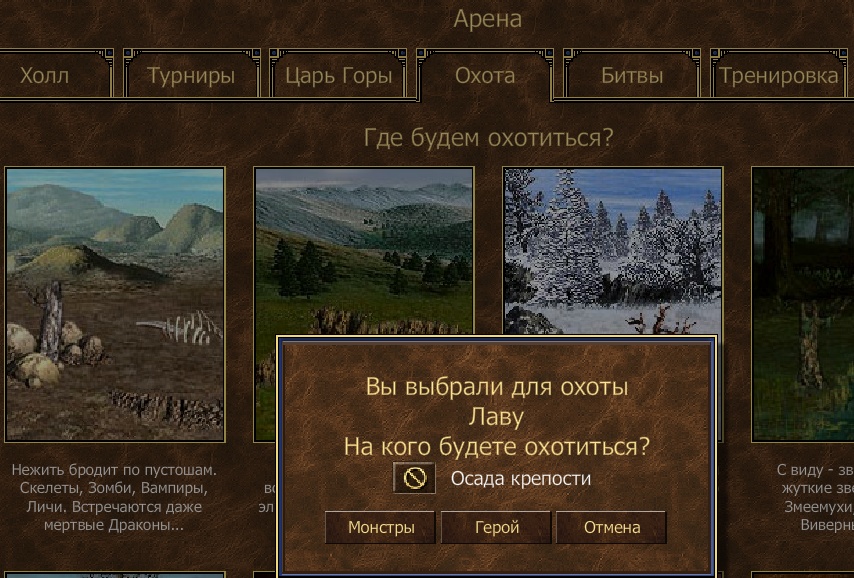Choose the snowy forest hunting ground
854x578 pixels.
(612, 250)
